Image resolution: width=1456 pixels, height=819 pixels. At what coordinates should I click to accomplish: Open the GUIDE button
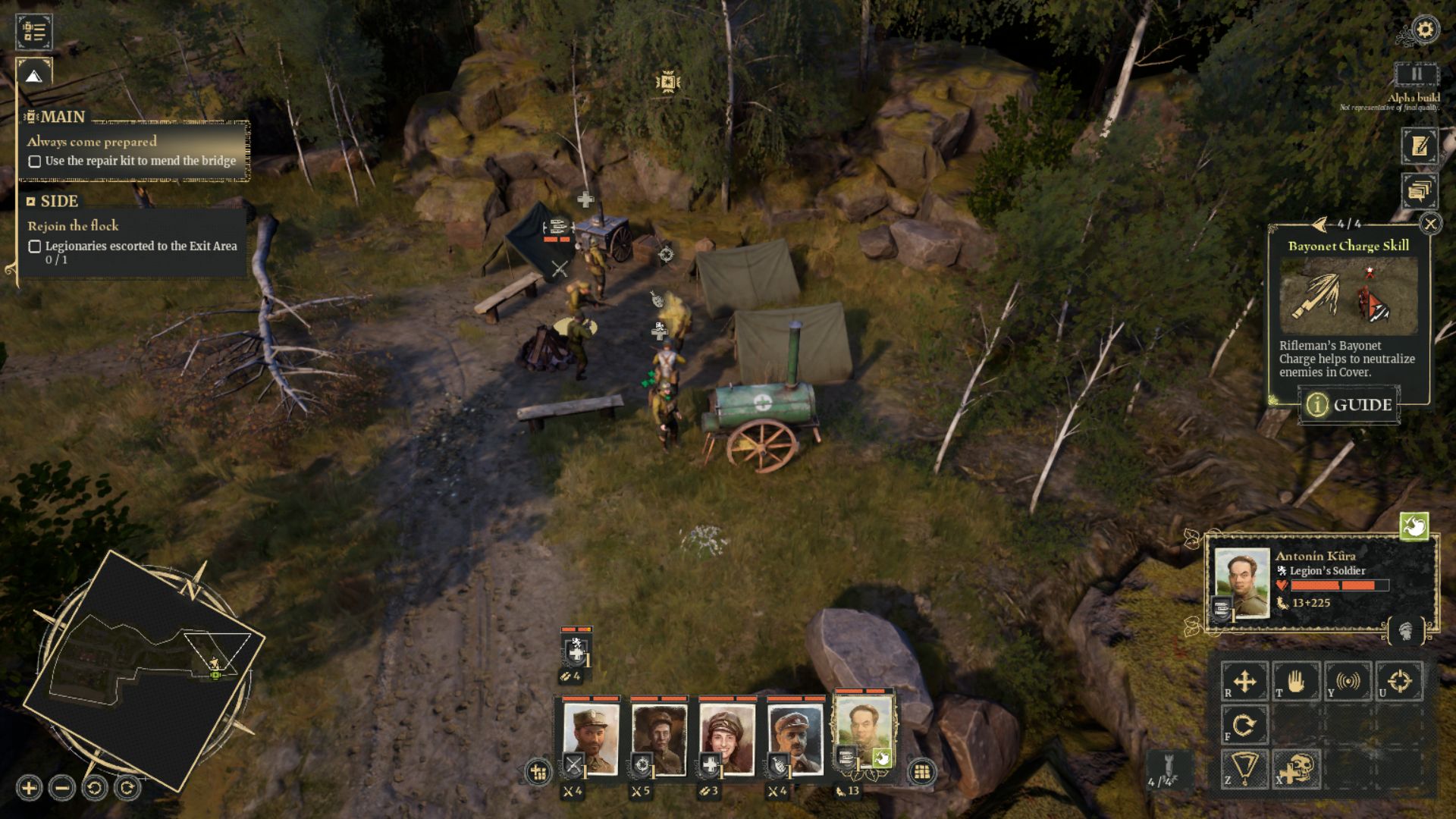[x=1350, y=405]
